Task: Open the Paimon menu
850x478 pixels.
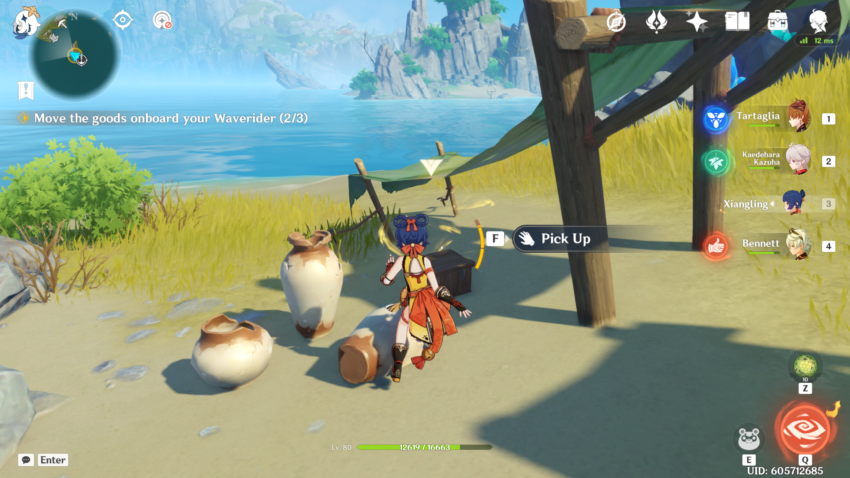Action: pyautogui.click(x=25, y=21)
